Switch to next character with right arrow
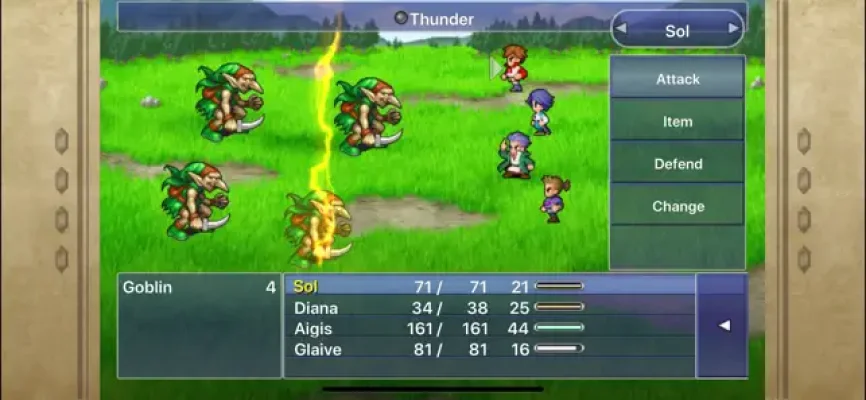This screenshot has width=866, height=400. tap(733, 29)
